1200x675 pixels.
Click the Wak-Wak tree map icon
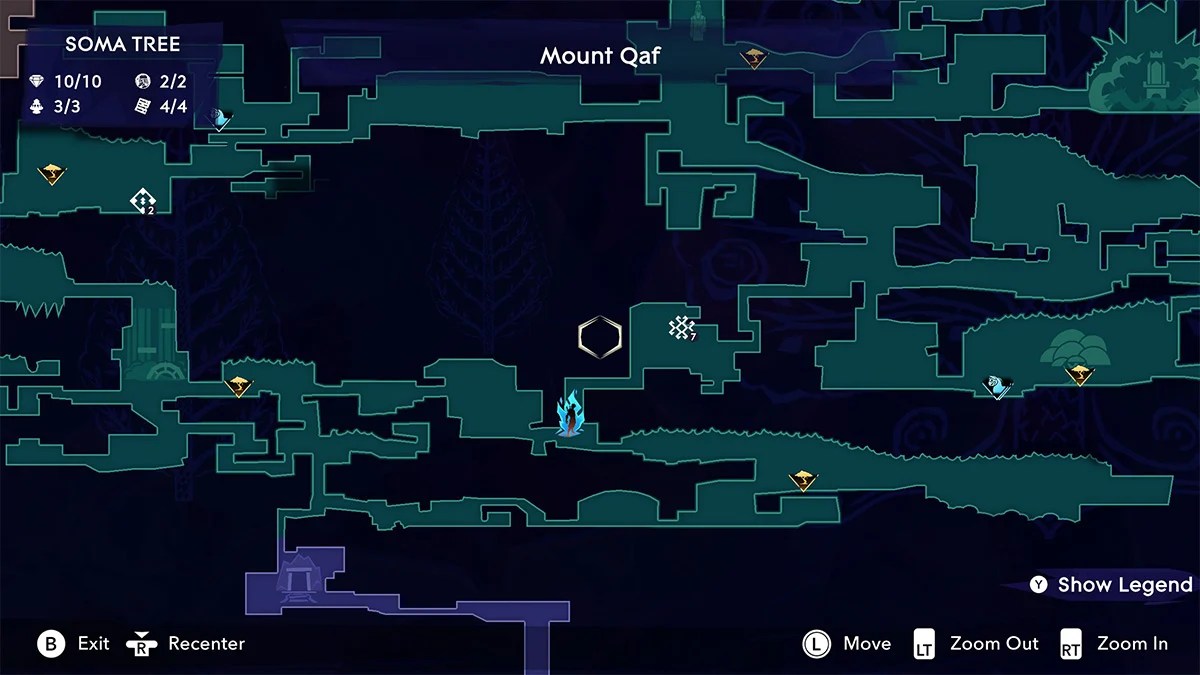[1074, 346]
